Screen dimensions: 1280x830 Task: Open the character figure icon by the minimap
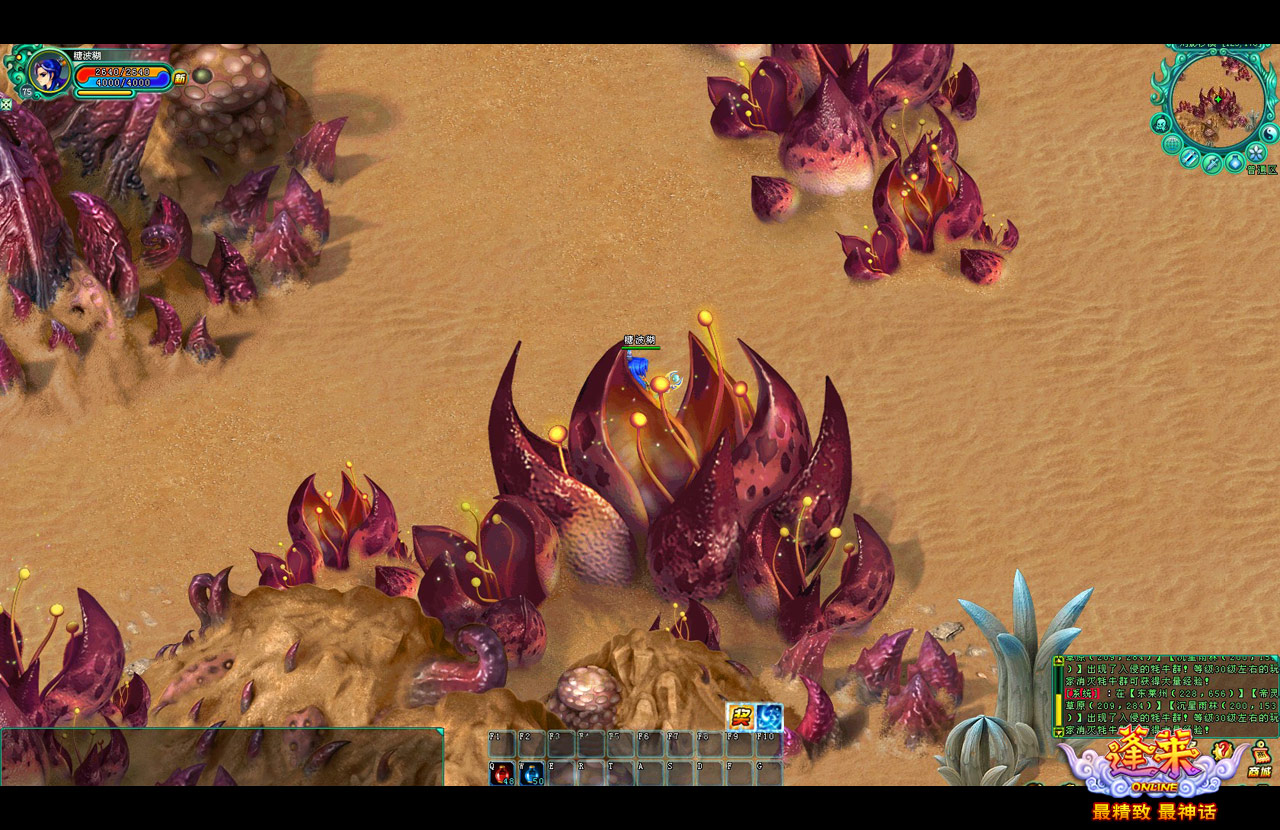[1160, 123]
